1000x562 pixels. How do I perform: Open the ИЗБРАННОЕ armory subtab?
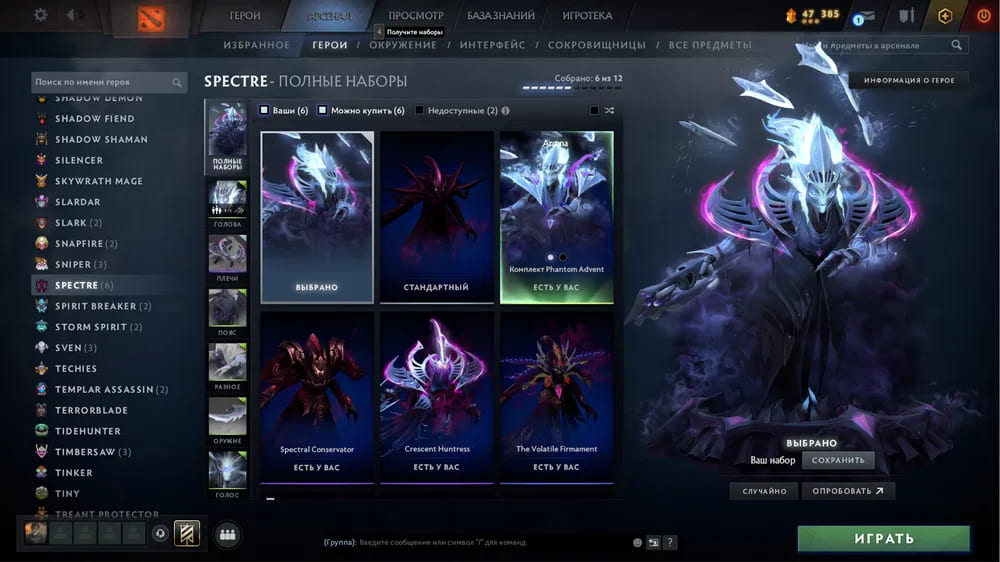[x=257, y=45]
